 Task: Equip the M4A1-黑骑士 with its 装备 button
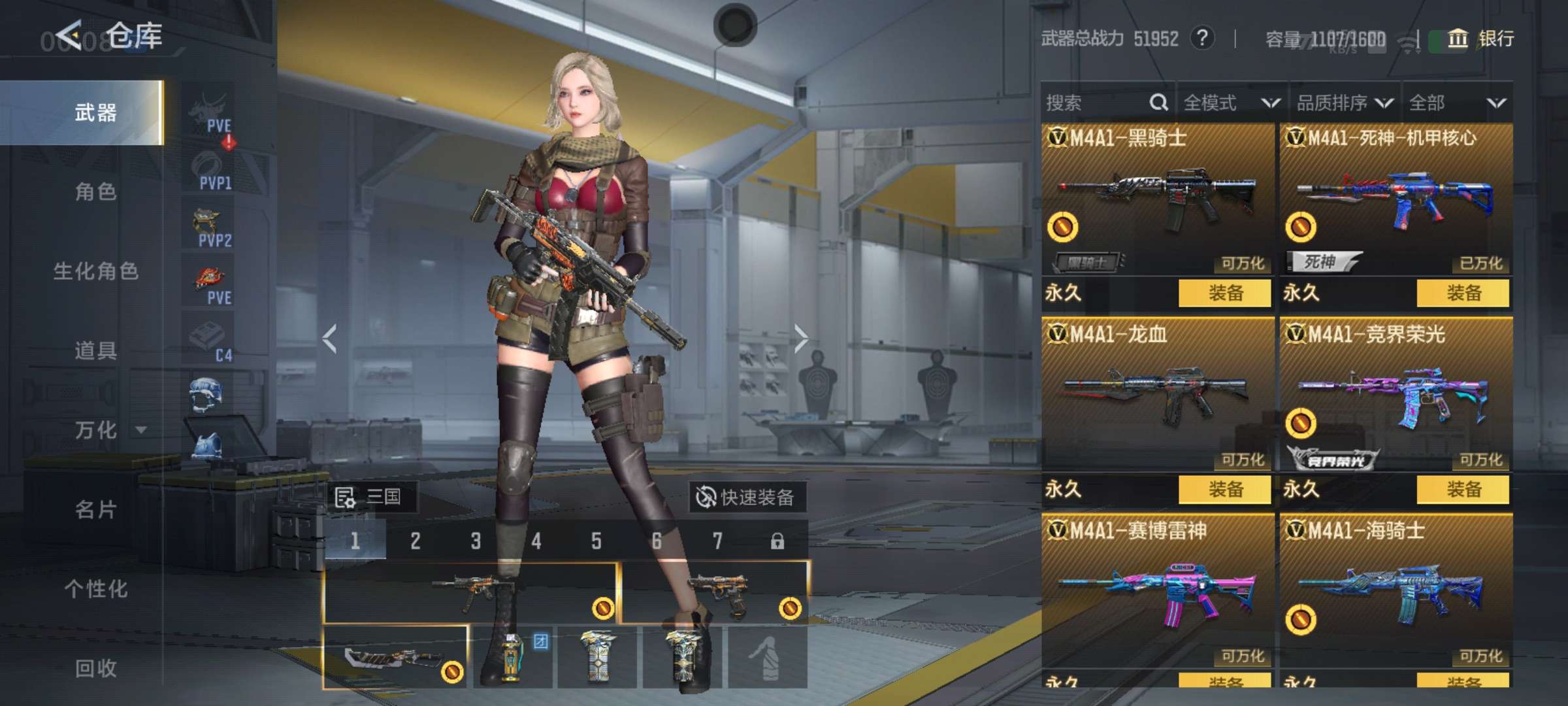click(1225, 293)
